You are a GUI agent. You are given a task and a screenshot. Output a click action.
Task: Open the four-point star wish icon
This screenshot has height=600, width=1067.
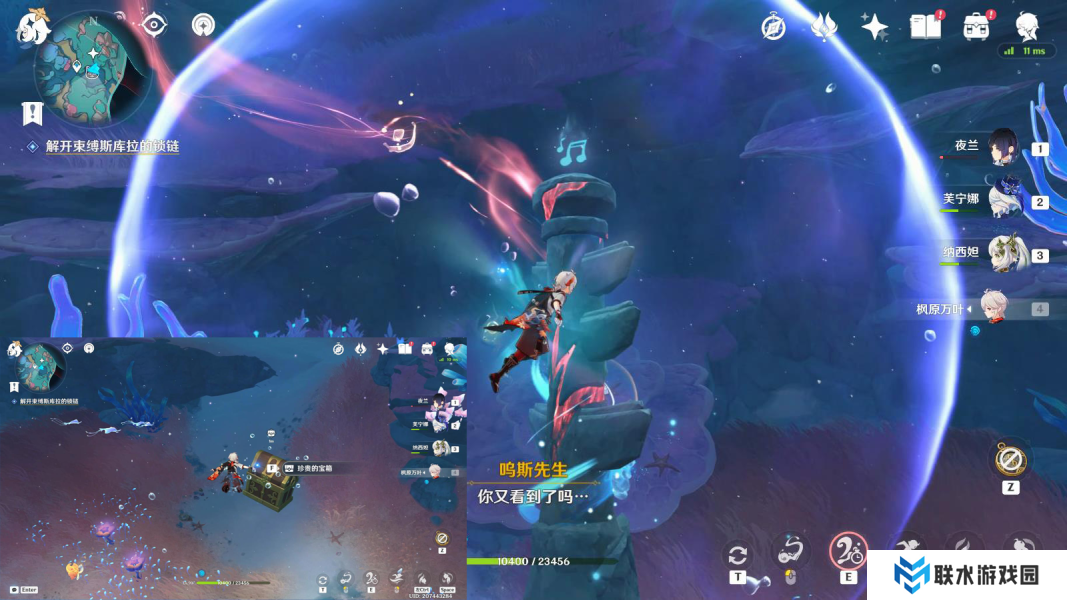(x=875, y=27)
